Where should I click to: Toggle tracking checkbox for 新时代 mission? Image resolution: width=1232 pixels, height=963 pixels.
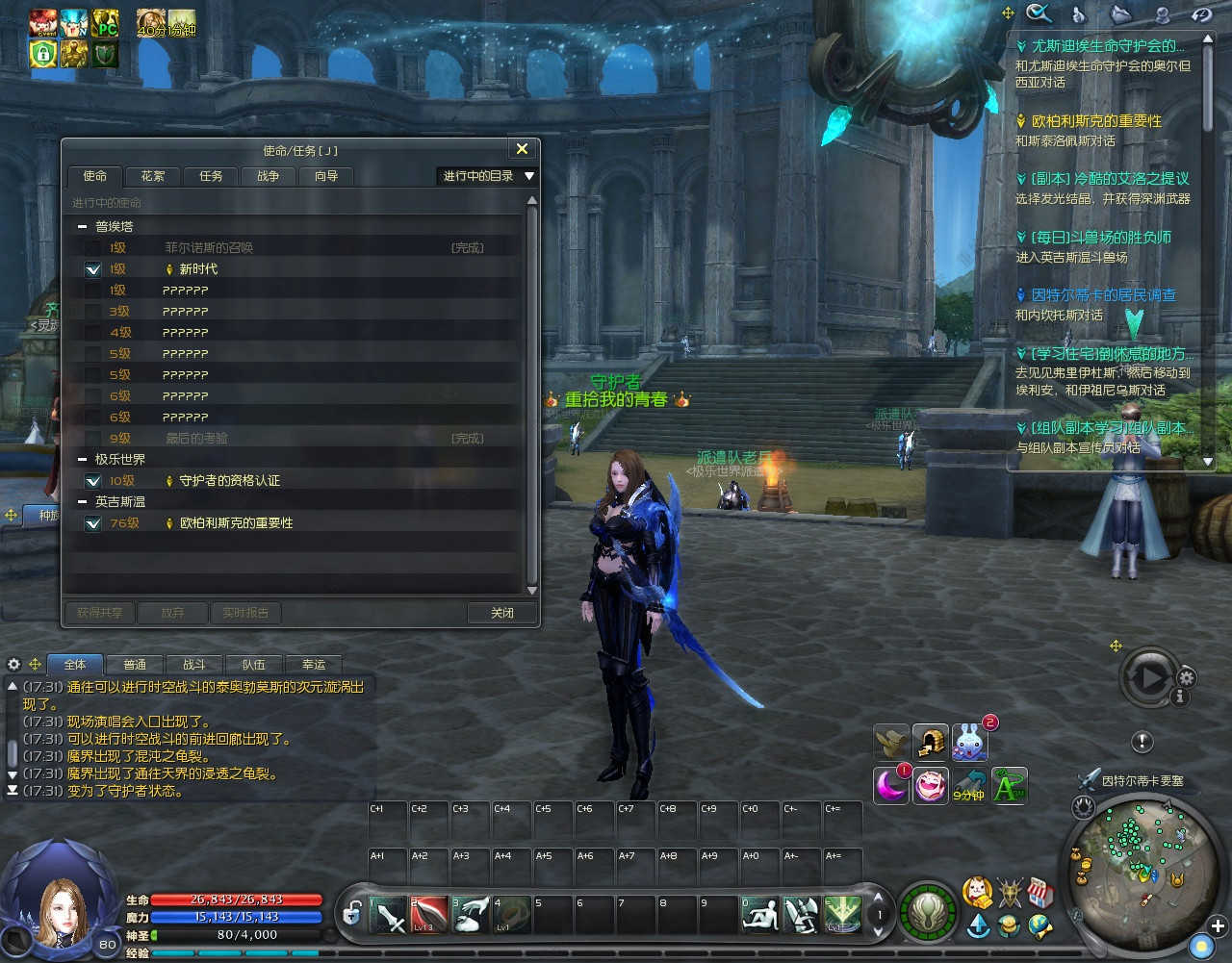pyautogui.click(x=93, y=269)
